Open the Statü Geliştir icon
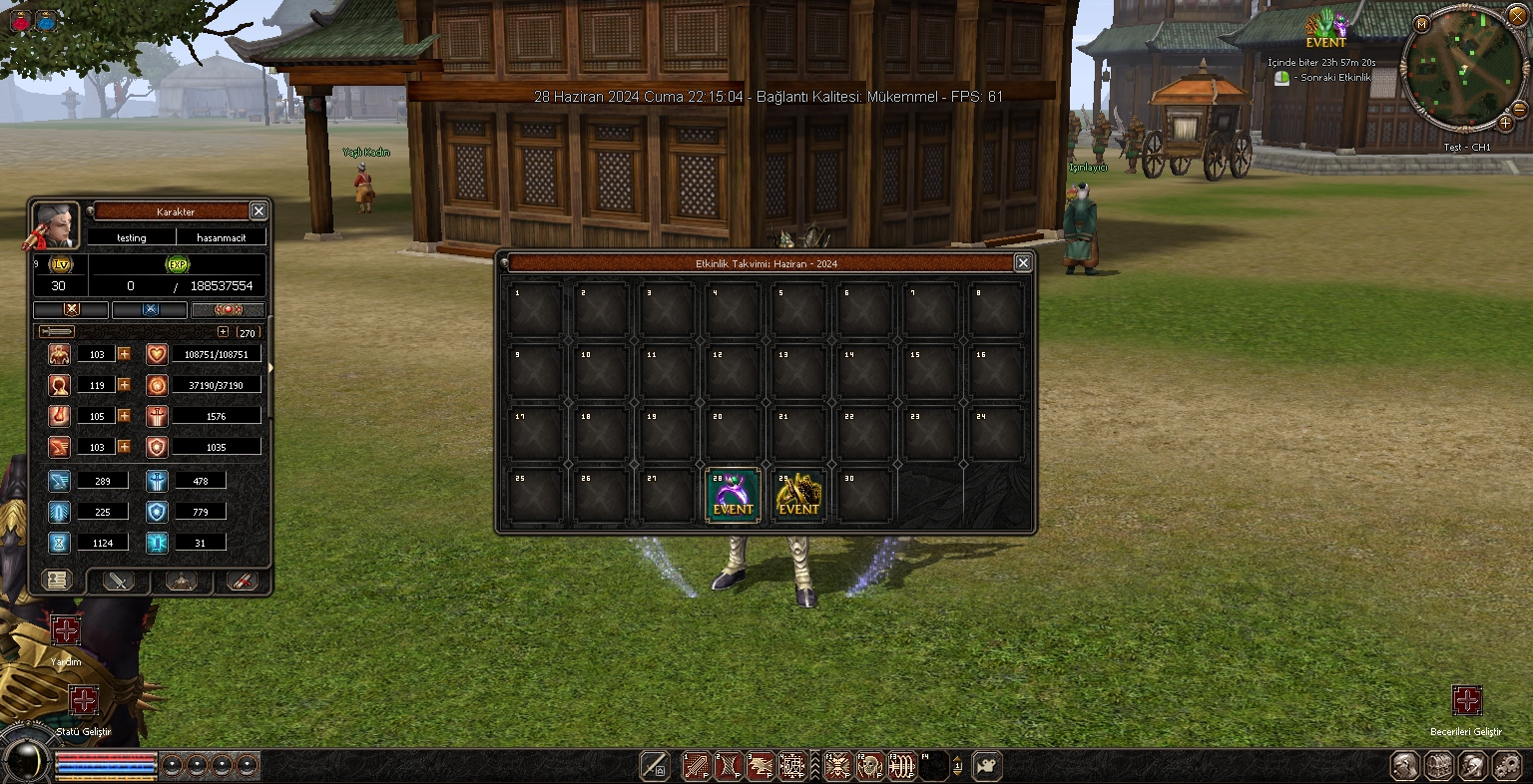1533x784 pixels. 83,700
